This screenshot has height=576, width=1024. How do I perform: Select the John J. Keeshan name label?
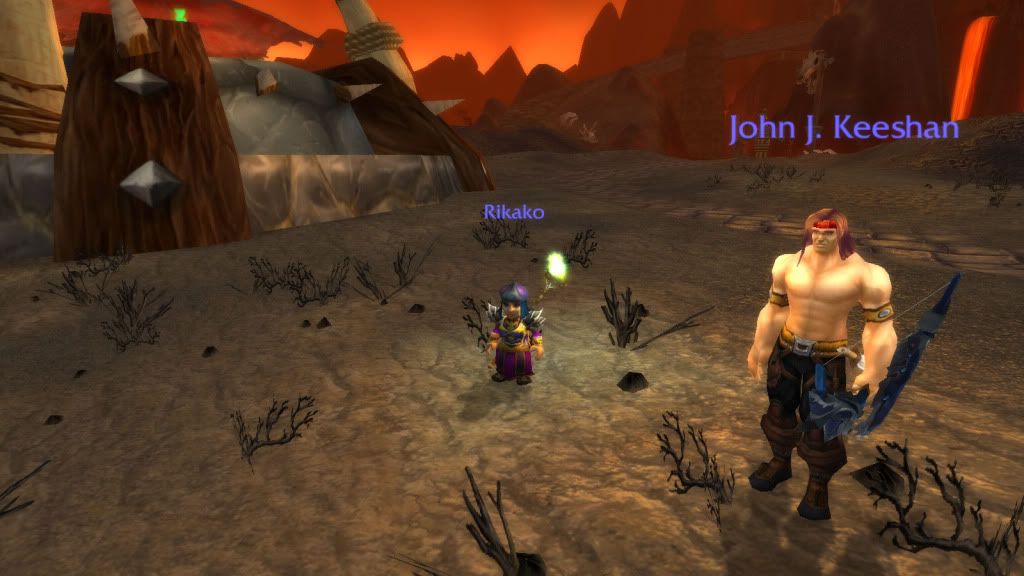coord(844,129)
